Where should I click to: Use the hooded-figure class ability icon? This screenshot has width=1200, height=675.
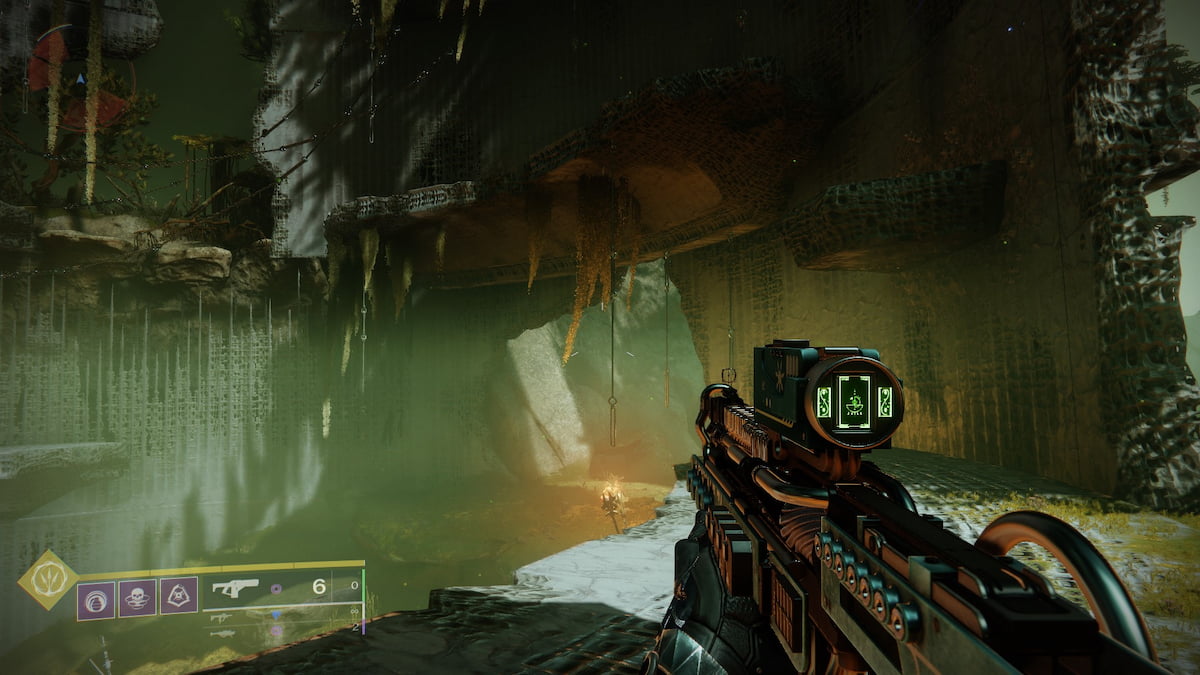178,596
